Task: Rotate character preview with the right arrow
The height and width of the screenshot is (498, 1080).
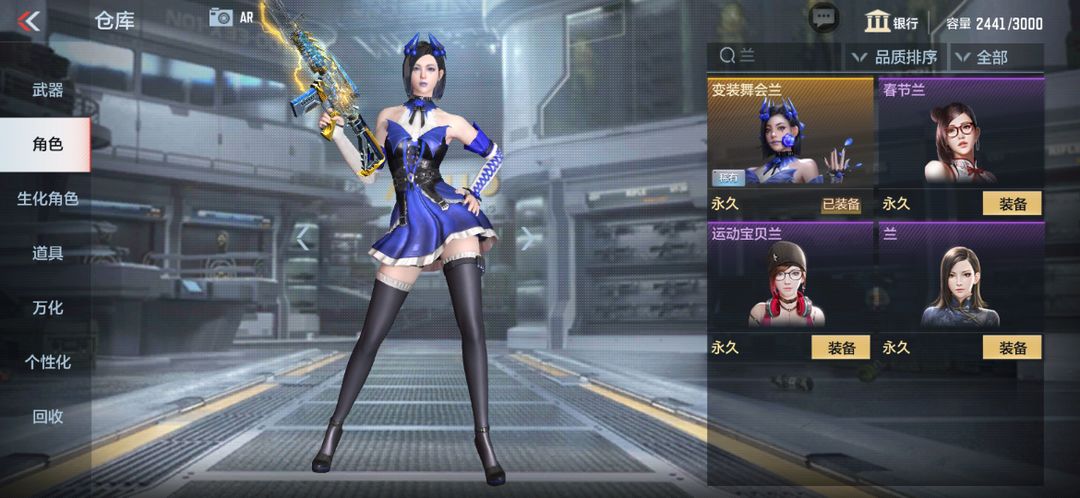Action: [527, 238]
